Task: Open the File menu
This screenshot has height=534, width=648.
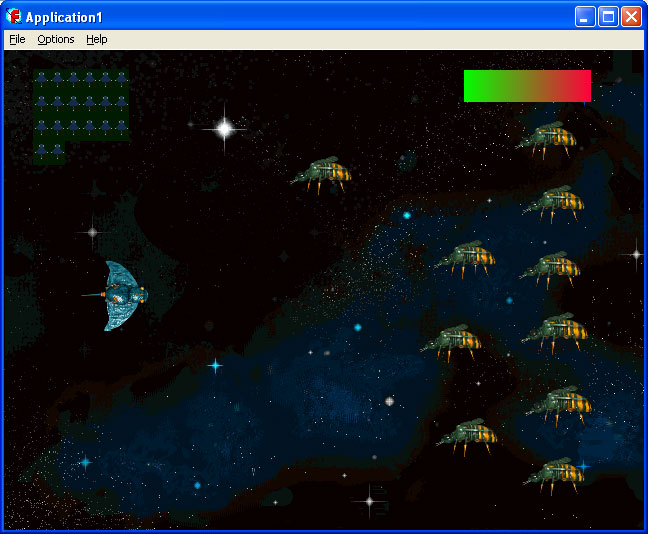Action: (x=17, y=39)
